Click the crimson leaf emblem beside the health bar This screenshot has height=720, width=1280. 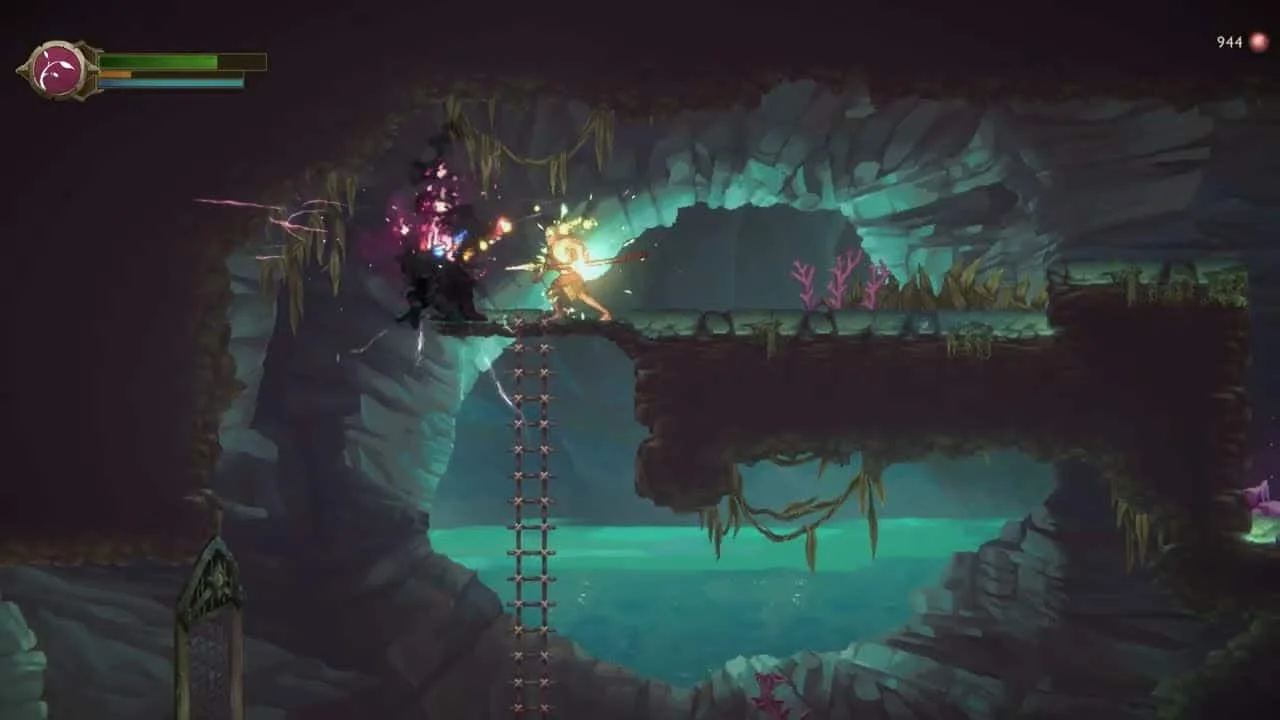(57, 70)
